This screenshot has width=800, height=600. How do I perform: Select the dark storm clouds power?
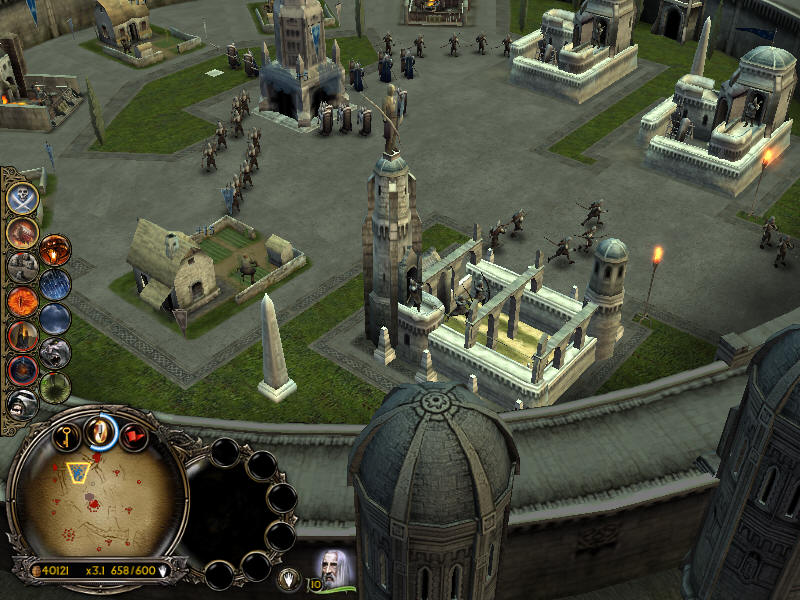coord(55,319)
